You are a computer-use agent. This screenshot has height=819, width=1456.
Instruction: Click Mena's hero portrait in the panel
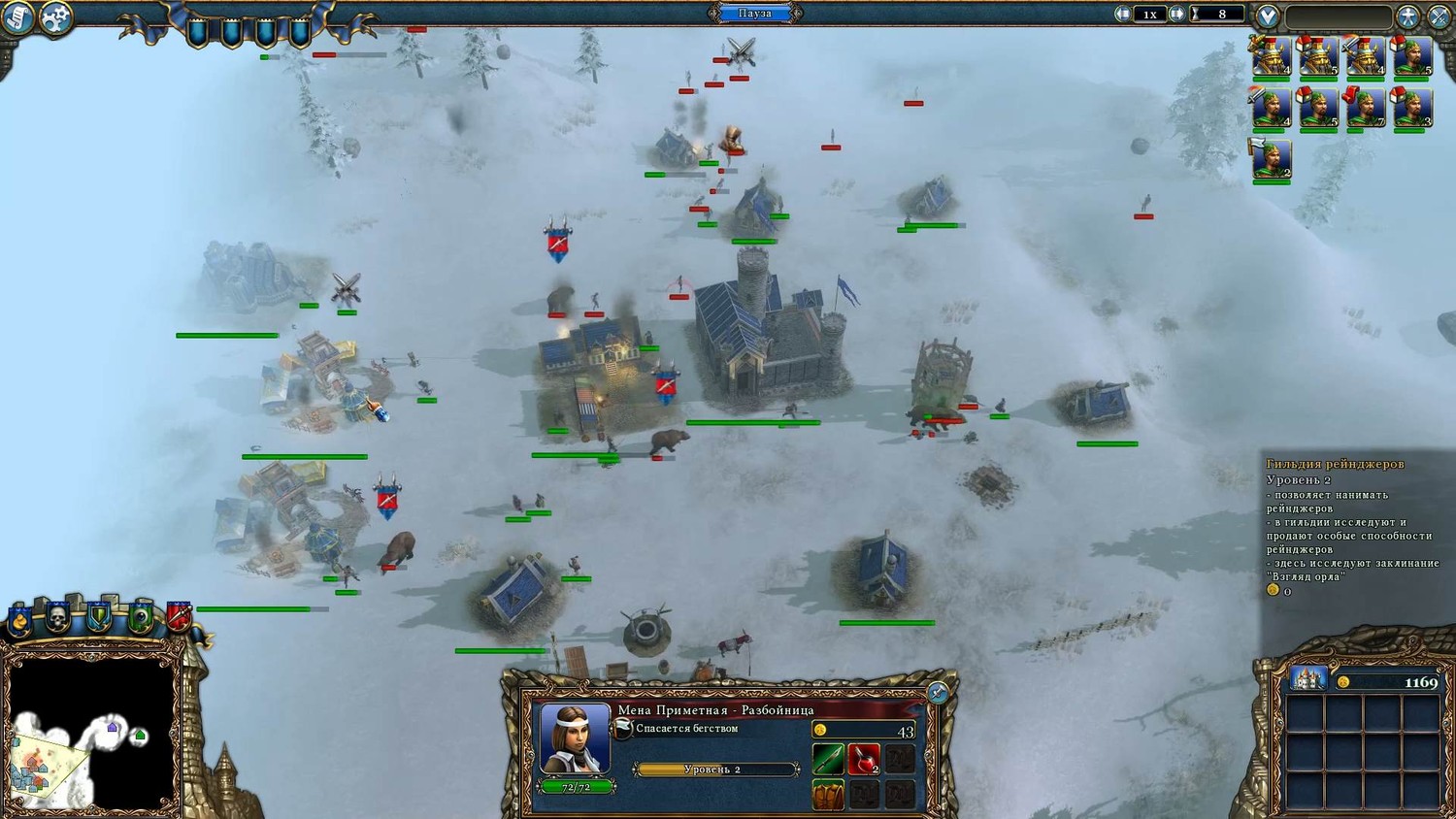point(575,738)
